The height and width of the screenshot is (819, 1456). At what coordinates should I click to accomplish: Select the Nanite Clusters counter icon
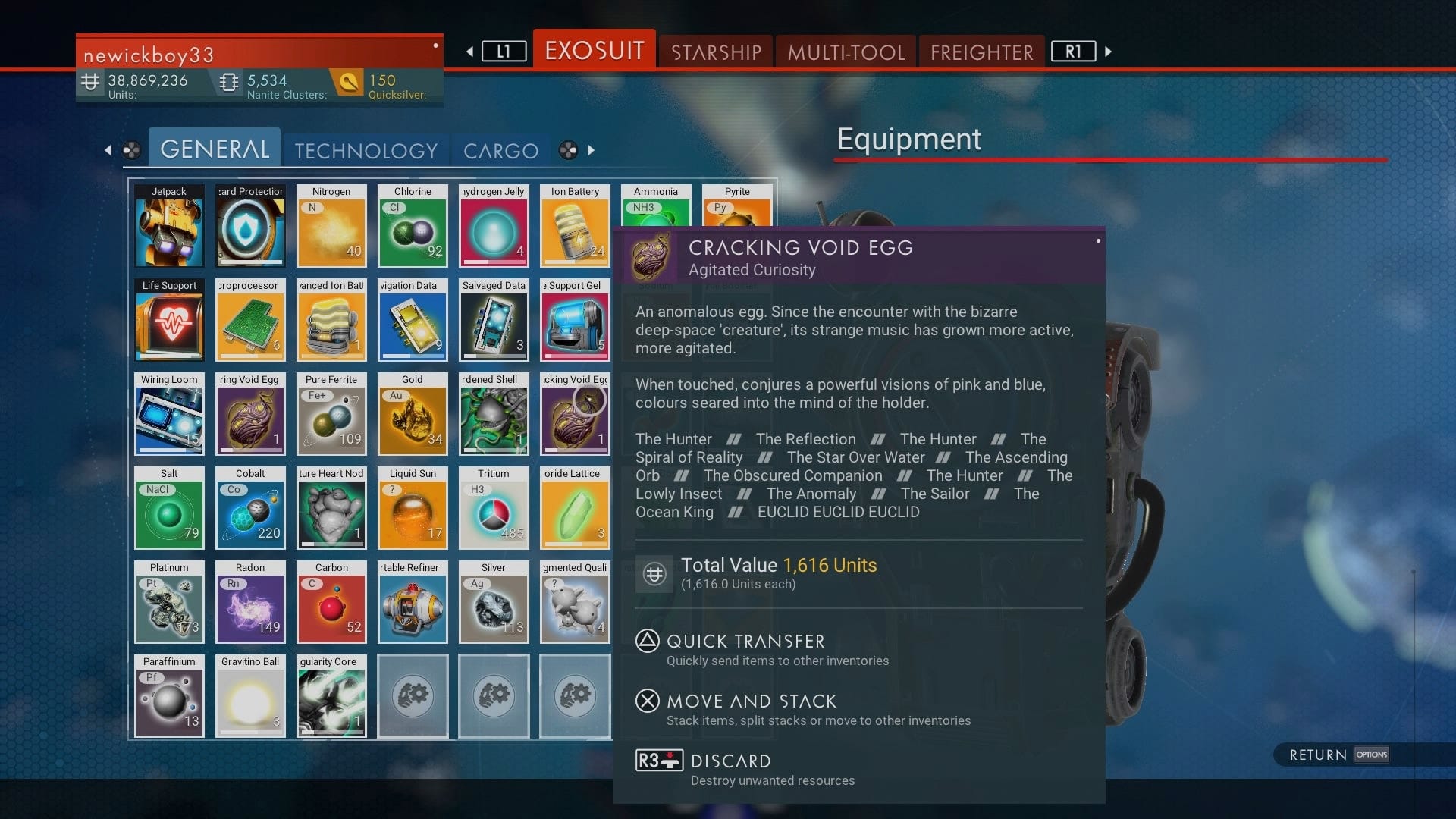point(227,82)
